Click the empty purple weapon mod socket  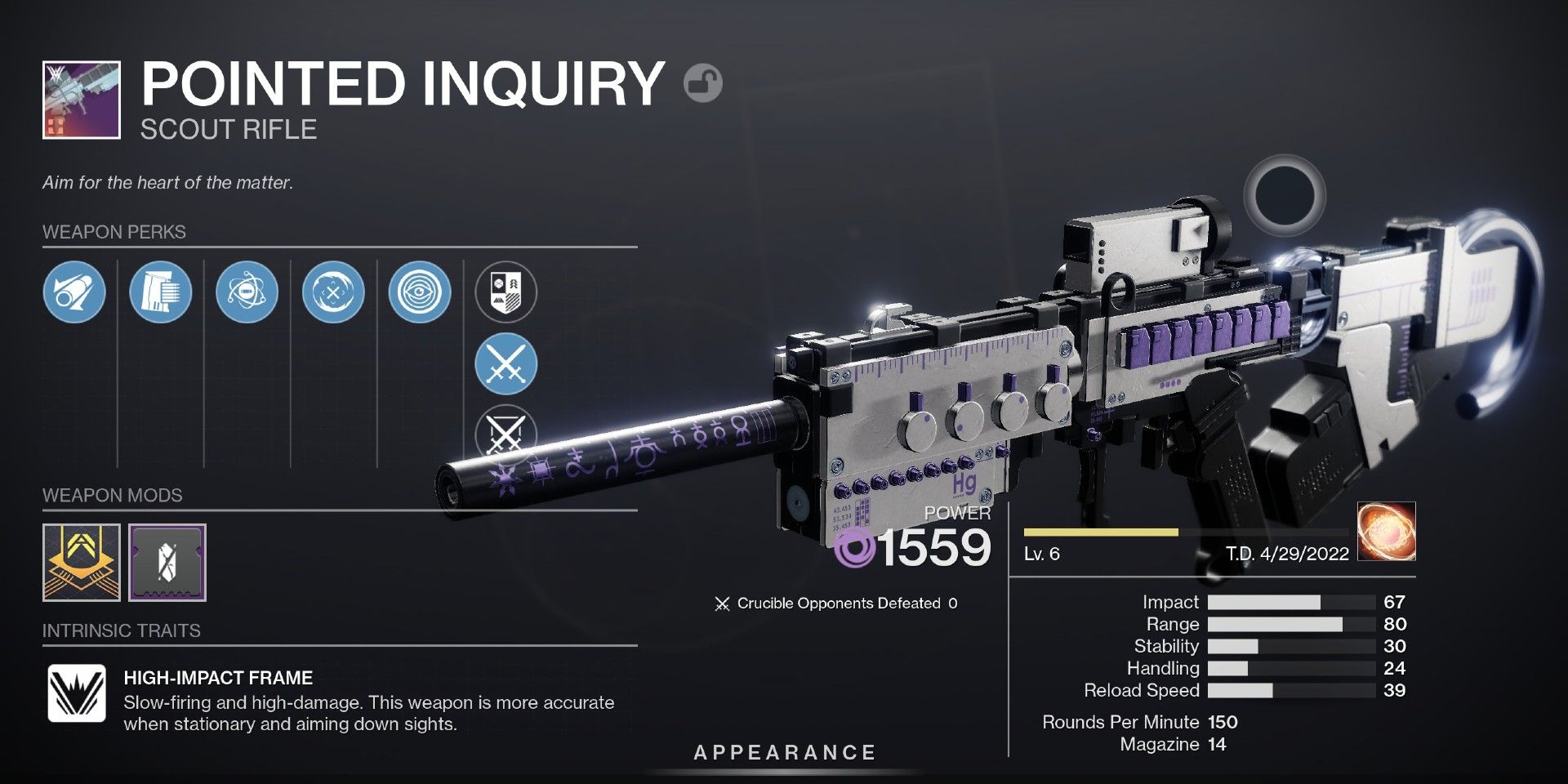tap(167, 562)
